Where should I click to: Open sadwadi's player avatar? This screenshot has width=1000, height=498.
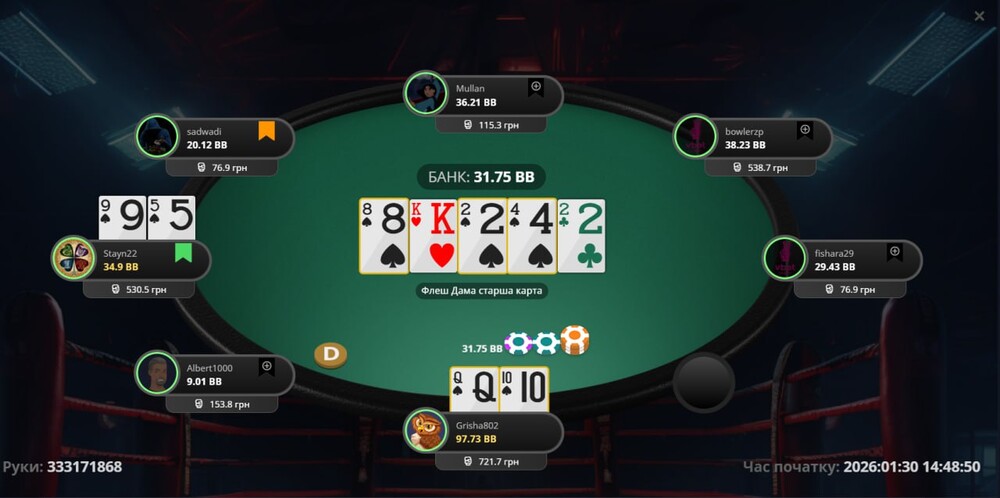click(x=156, y=137)
